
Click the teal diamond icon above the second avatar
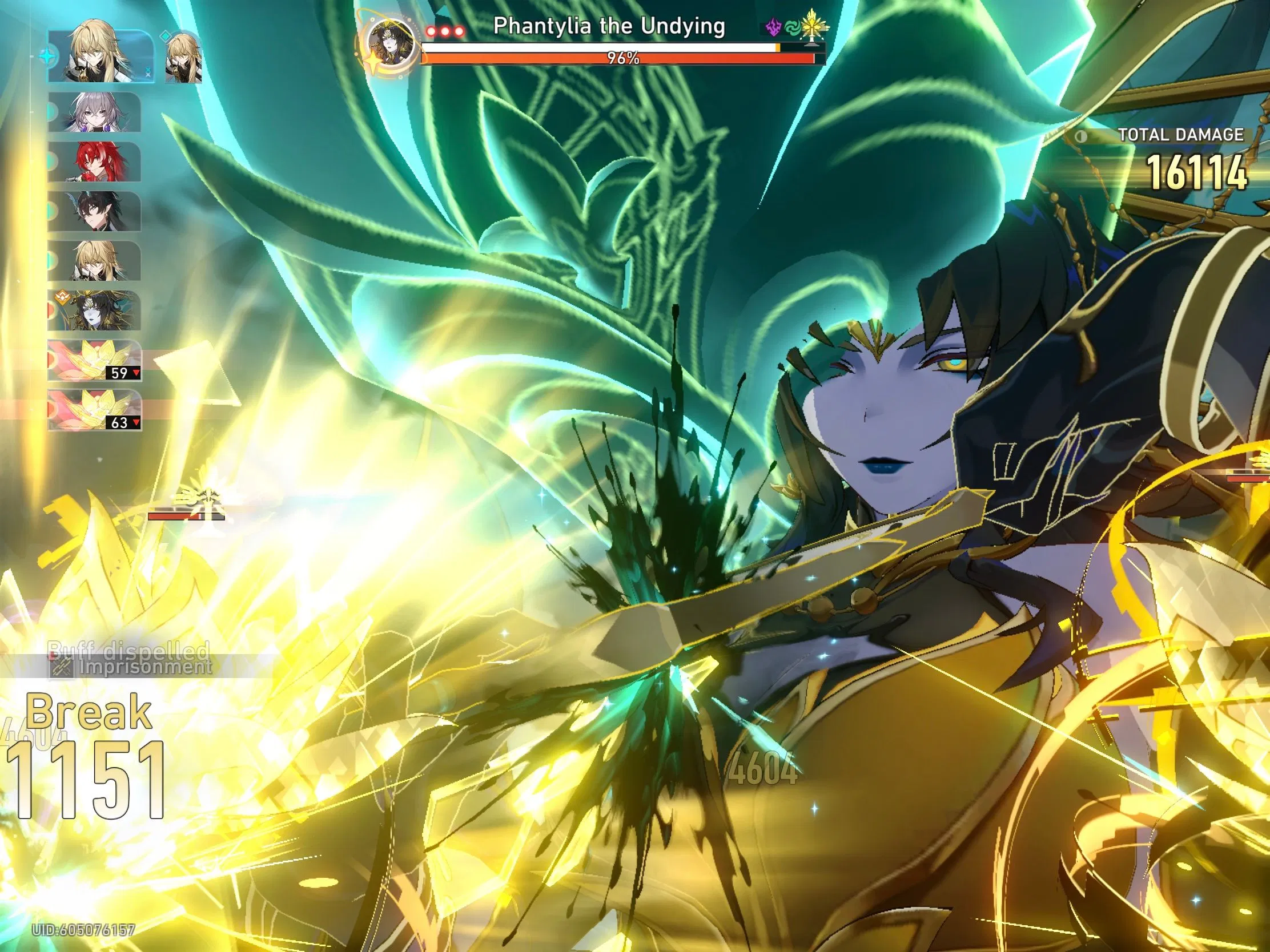(166, 37)
